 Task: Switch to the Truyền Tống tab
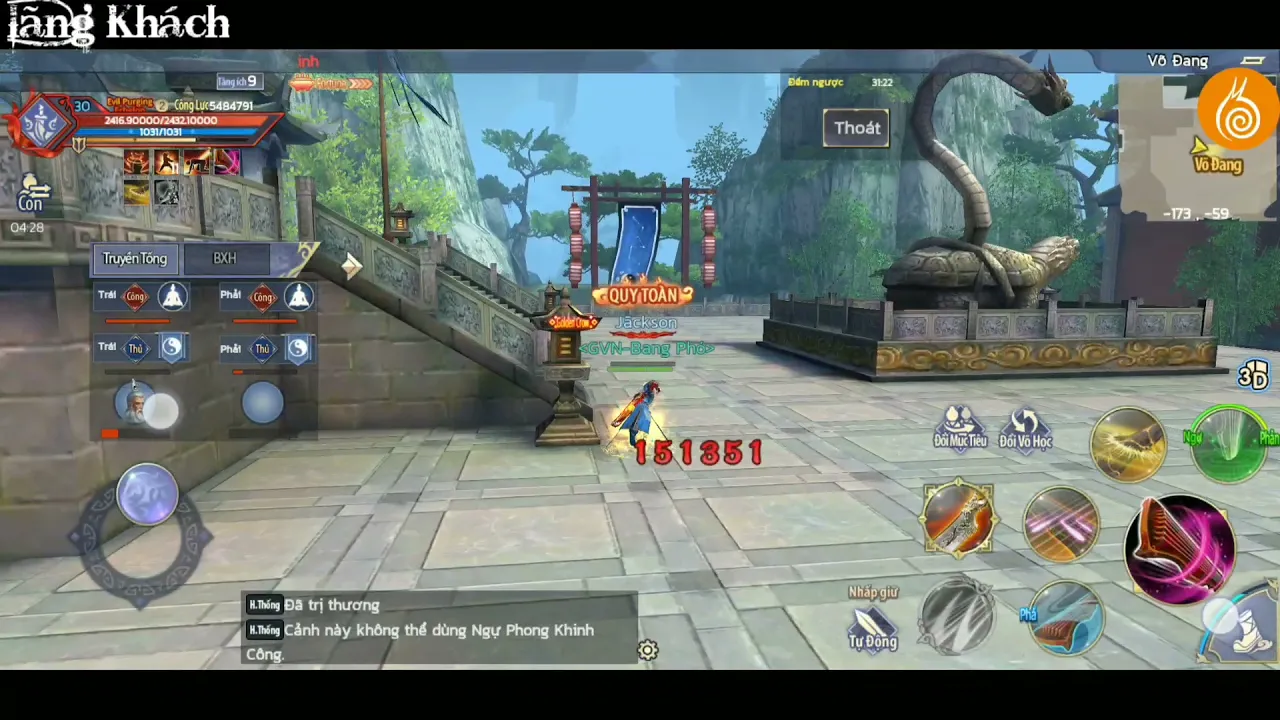tap(135, 259)
